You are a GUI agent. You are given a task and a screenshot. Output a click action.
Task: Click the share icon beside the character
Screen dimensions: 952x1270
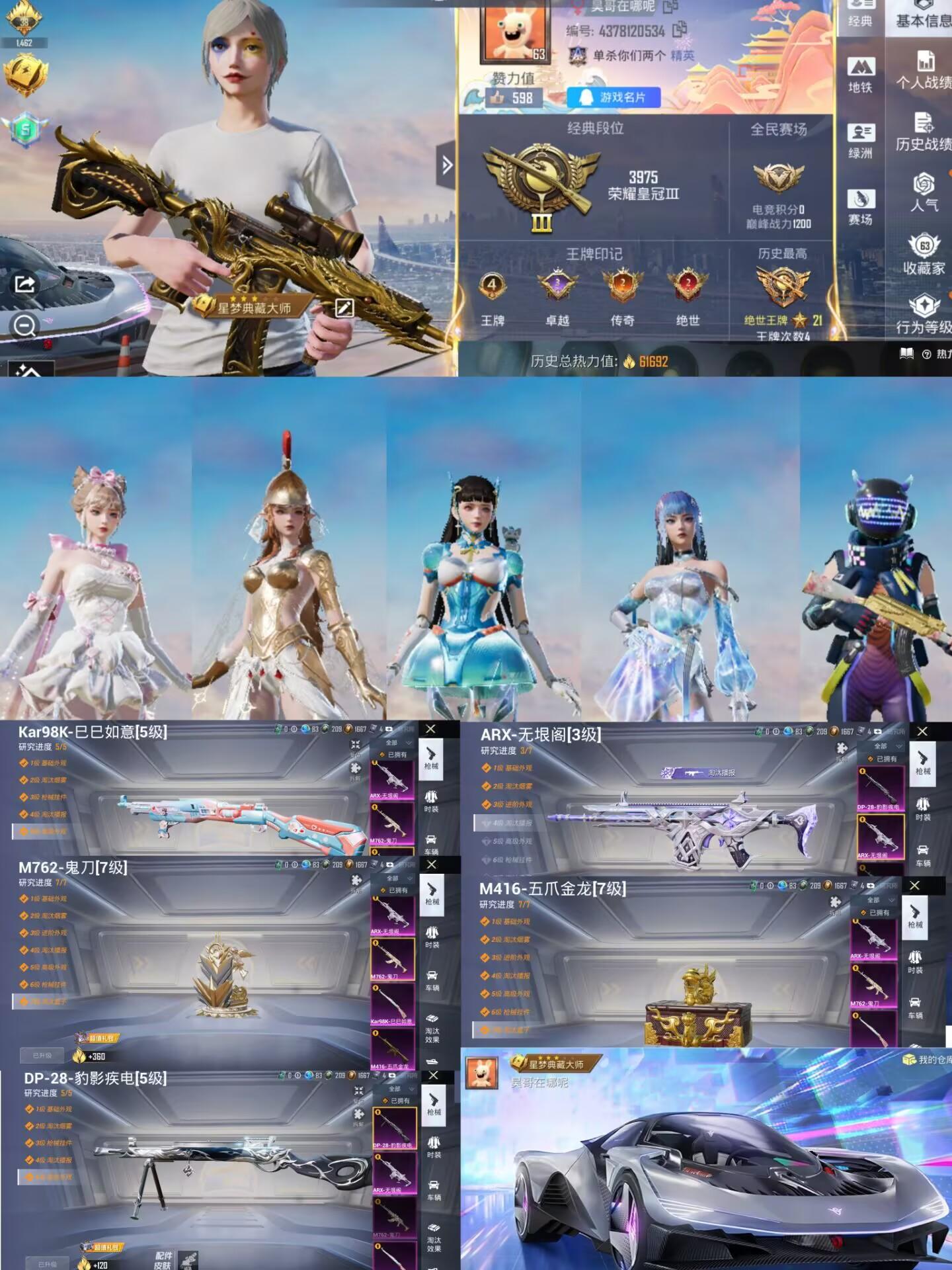pyautogui.click(x=24, y=284)
